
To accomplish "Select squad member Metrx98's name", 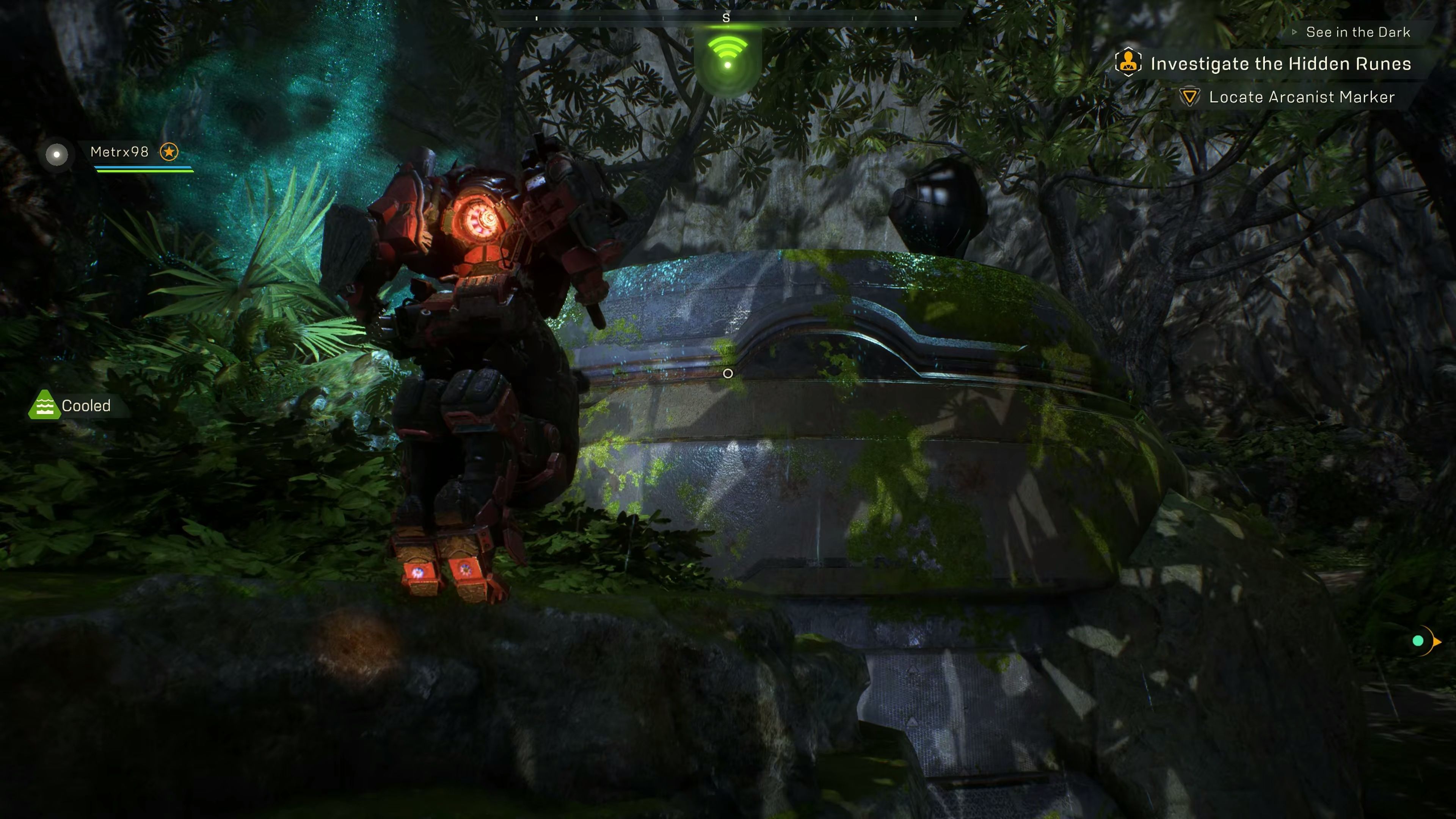I will point(119,152).
